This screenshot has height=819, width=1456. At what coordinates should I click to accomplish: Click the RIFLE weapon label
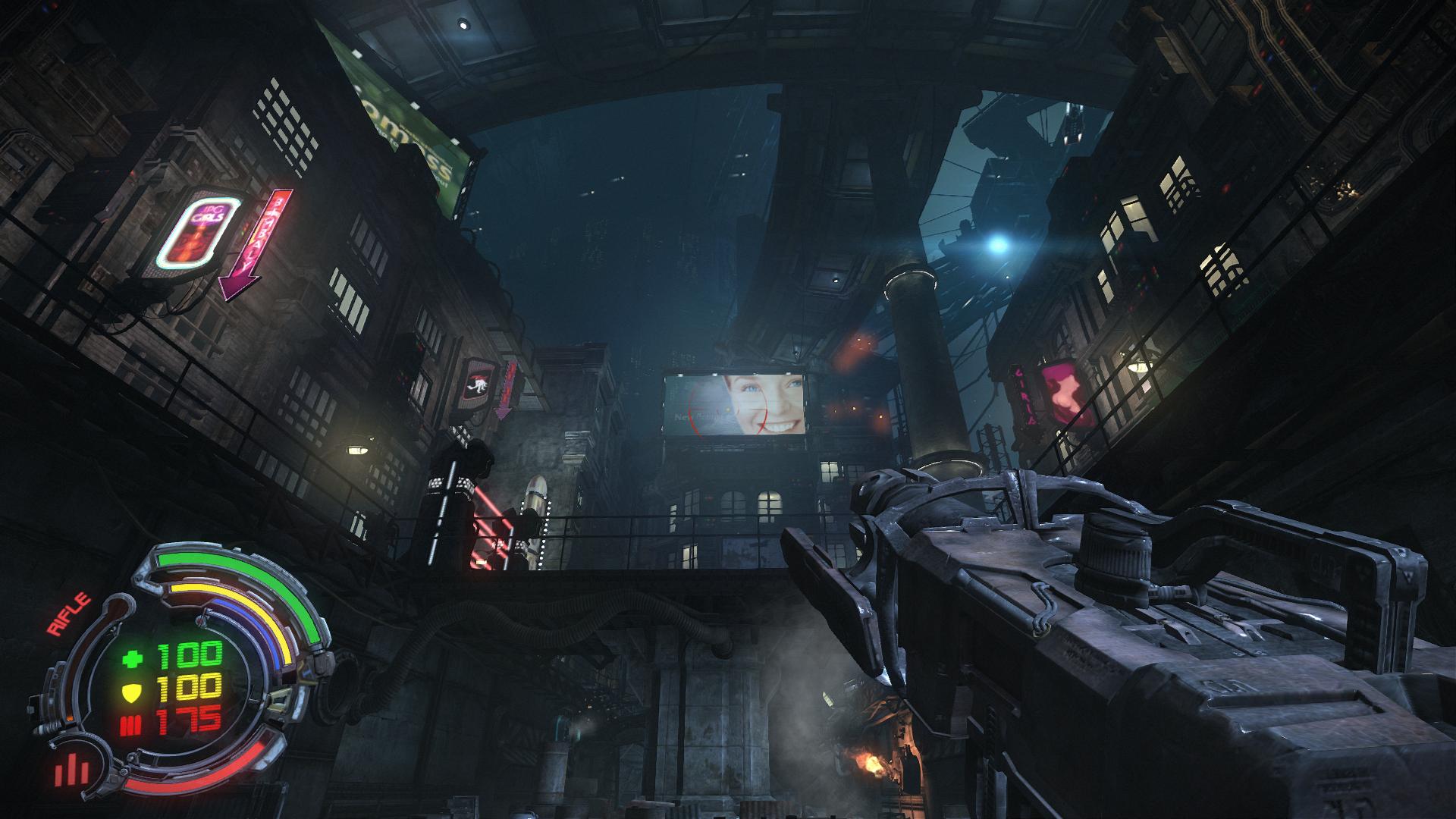coord(69,614)
